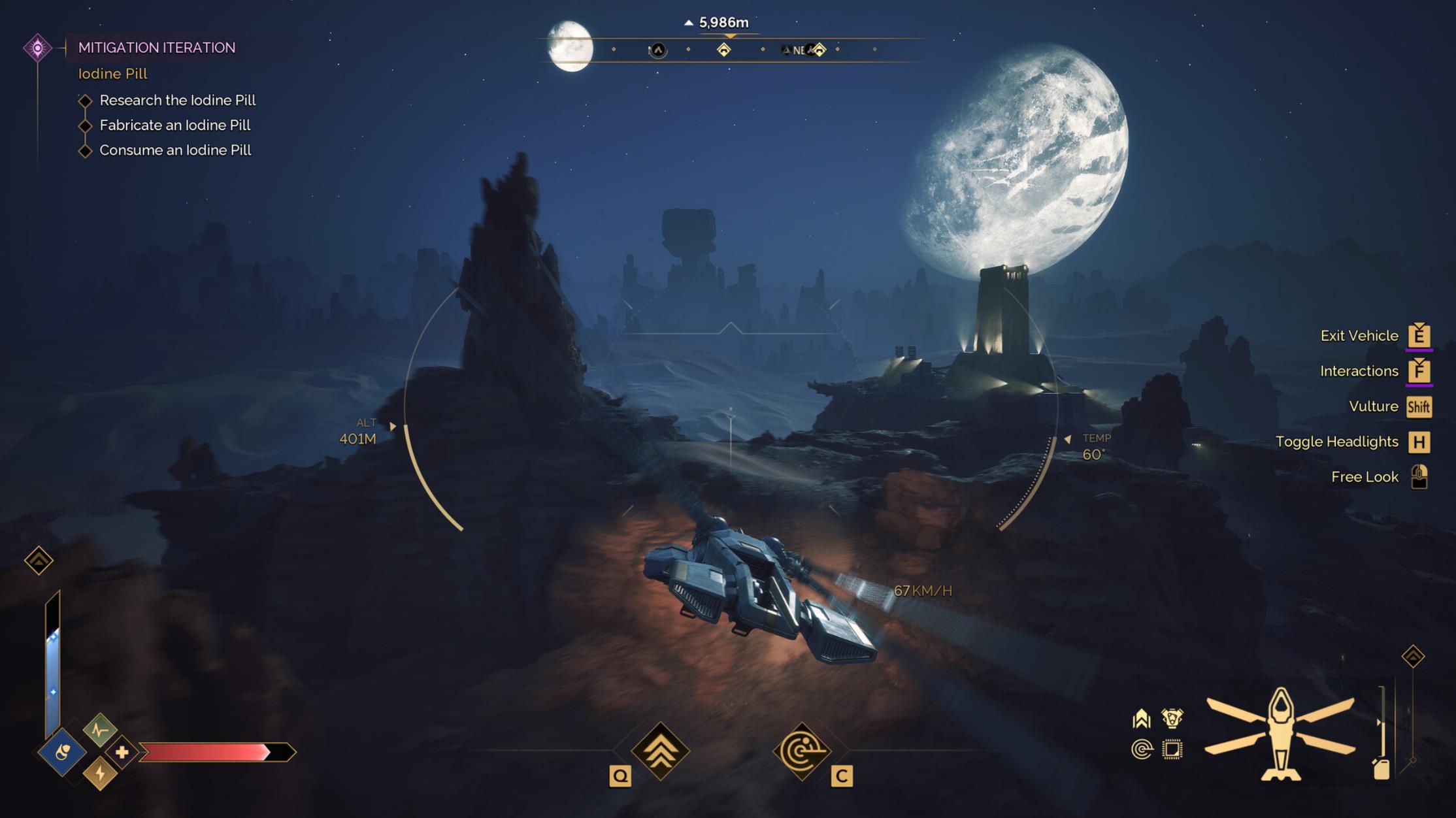Click the microchip module icon

(x=1172, y=749)
